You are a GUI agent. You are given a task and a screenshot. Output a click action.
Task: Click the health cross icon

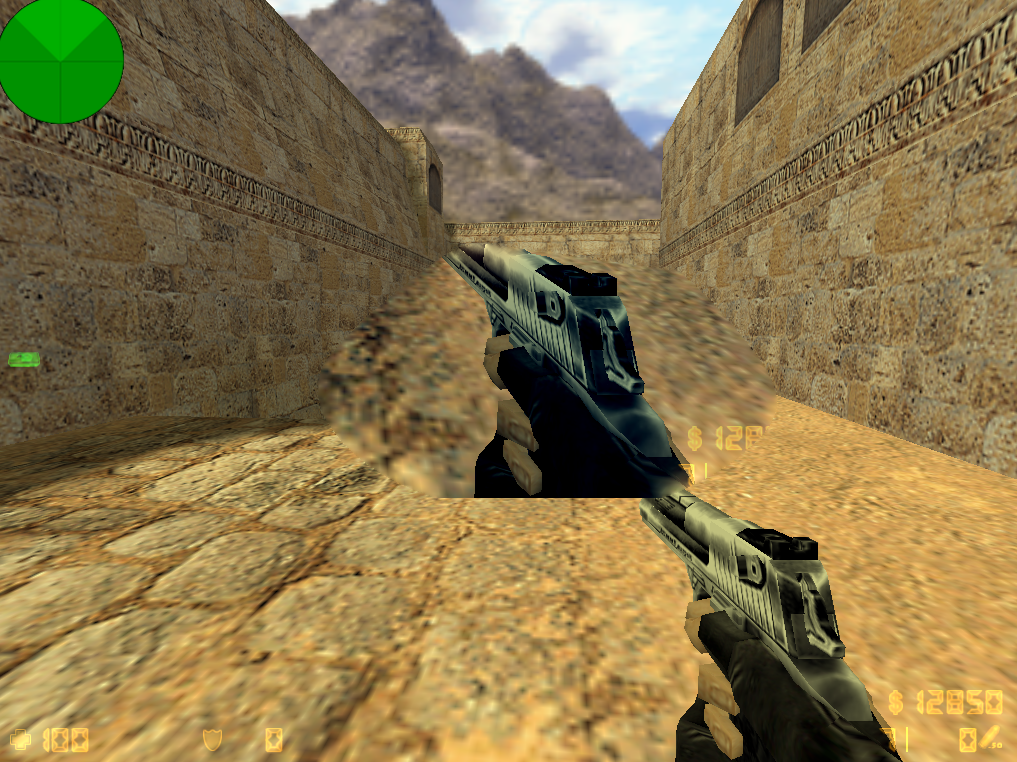[x=21, y=740]
